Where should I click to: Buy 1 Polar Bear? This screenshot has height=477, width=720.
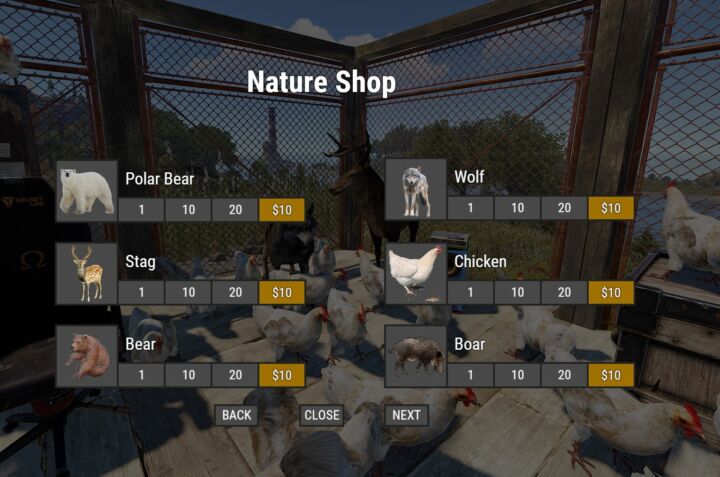141,209
